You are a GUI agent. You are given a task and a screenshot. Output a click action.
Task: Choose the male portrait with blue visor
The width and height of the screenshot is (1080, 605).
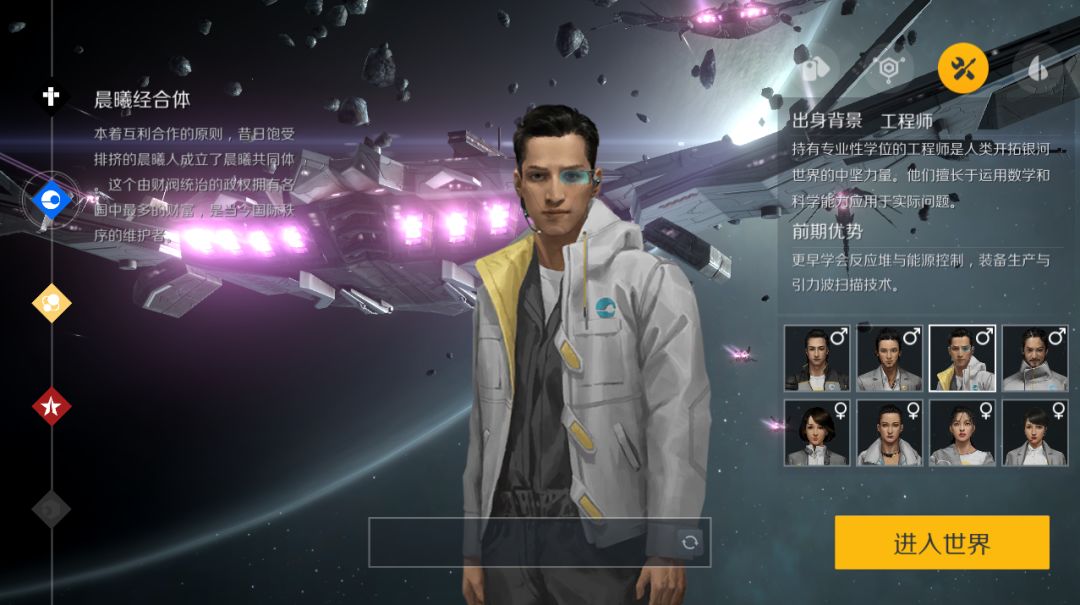[x=962, y=358]
